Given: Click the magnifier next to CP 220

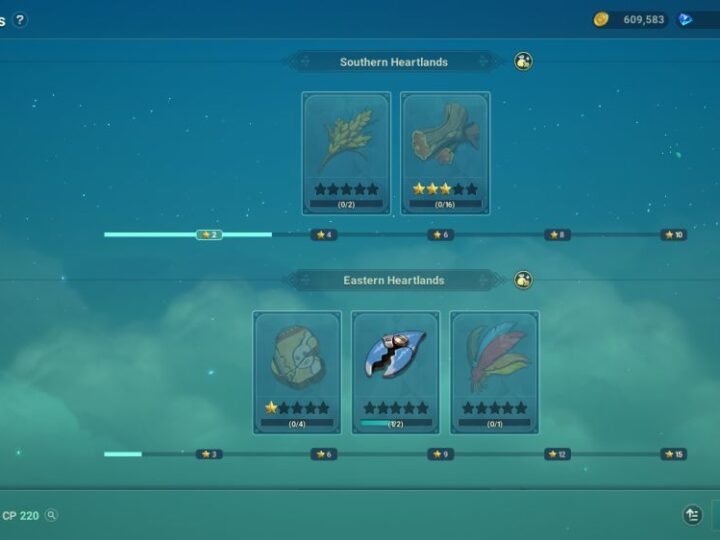Looking at the screenshot, I should point(51,516).
